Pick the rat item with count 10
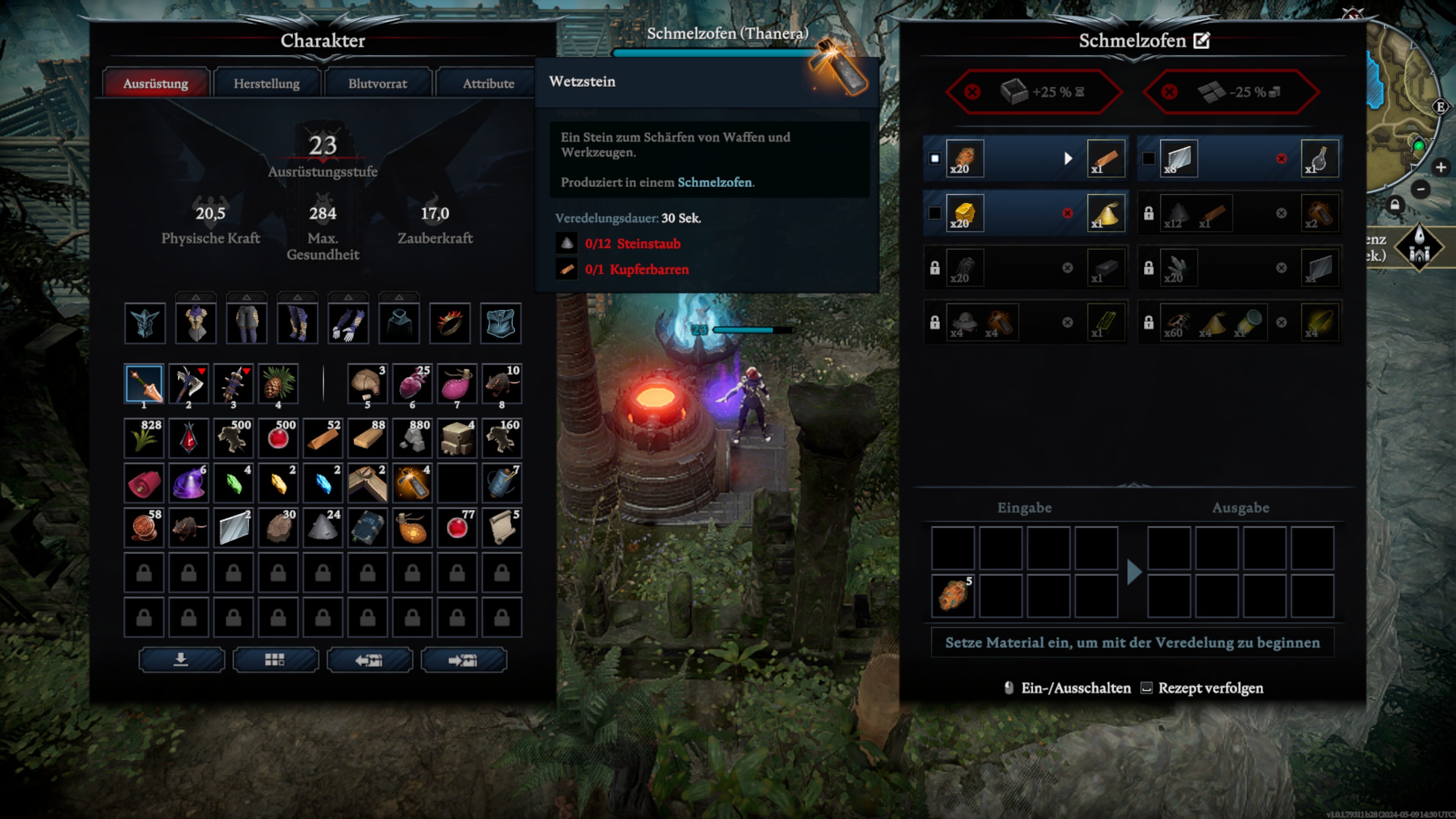Viewport: 1456px width, 819px height. click(501, 384)
